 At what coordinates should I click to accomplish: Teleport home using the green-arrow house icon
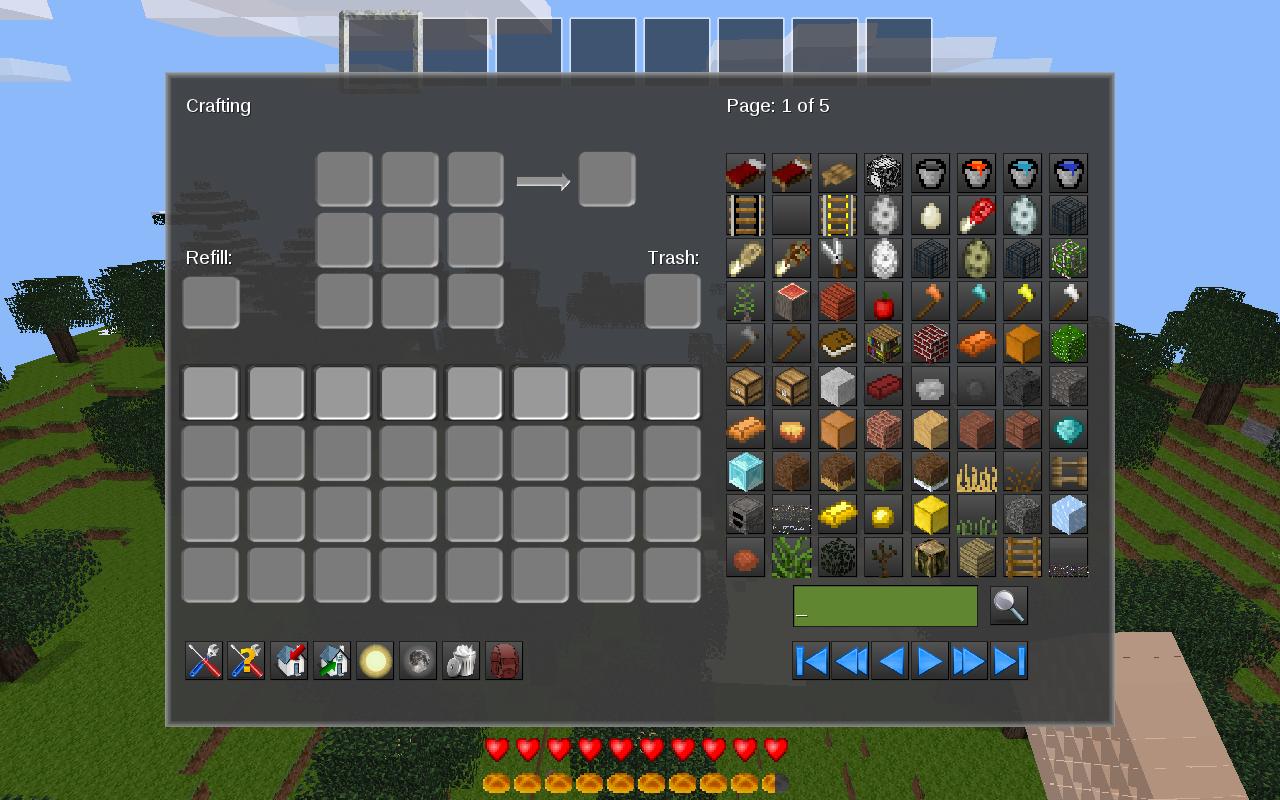(332, 660)
